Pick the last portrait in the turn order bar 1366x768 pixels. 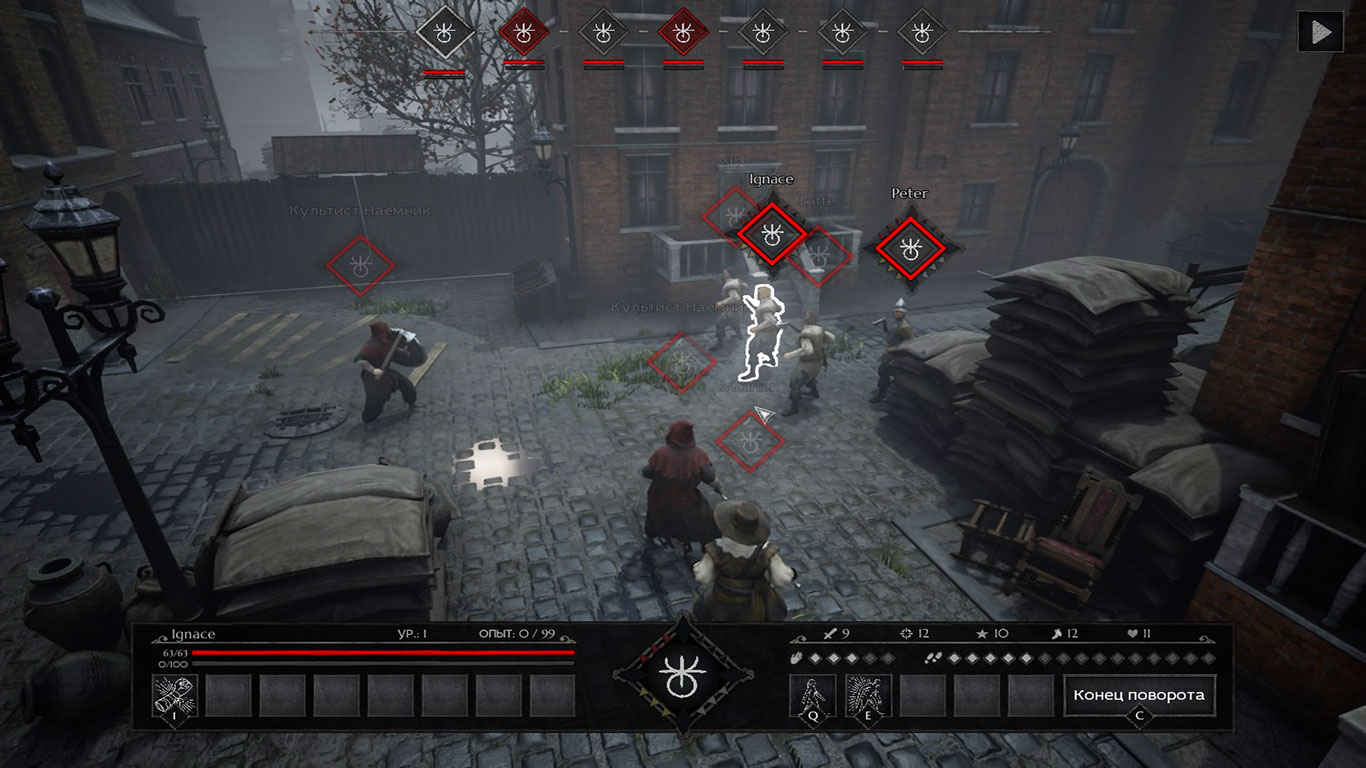(921, 32)
